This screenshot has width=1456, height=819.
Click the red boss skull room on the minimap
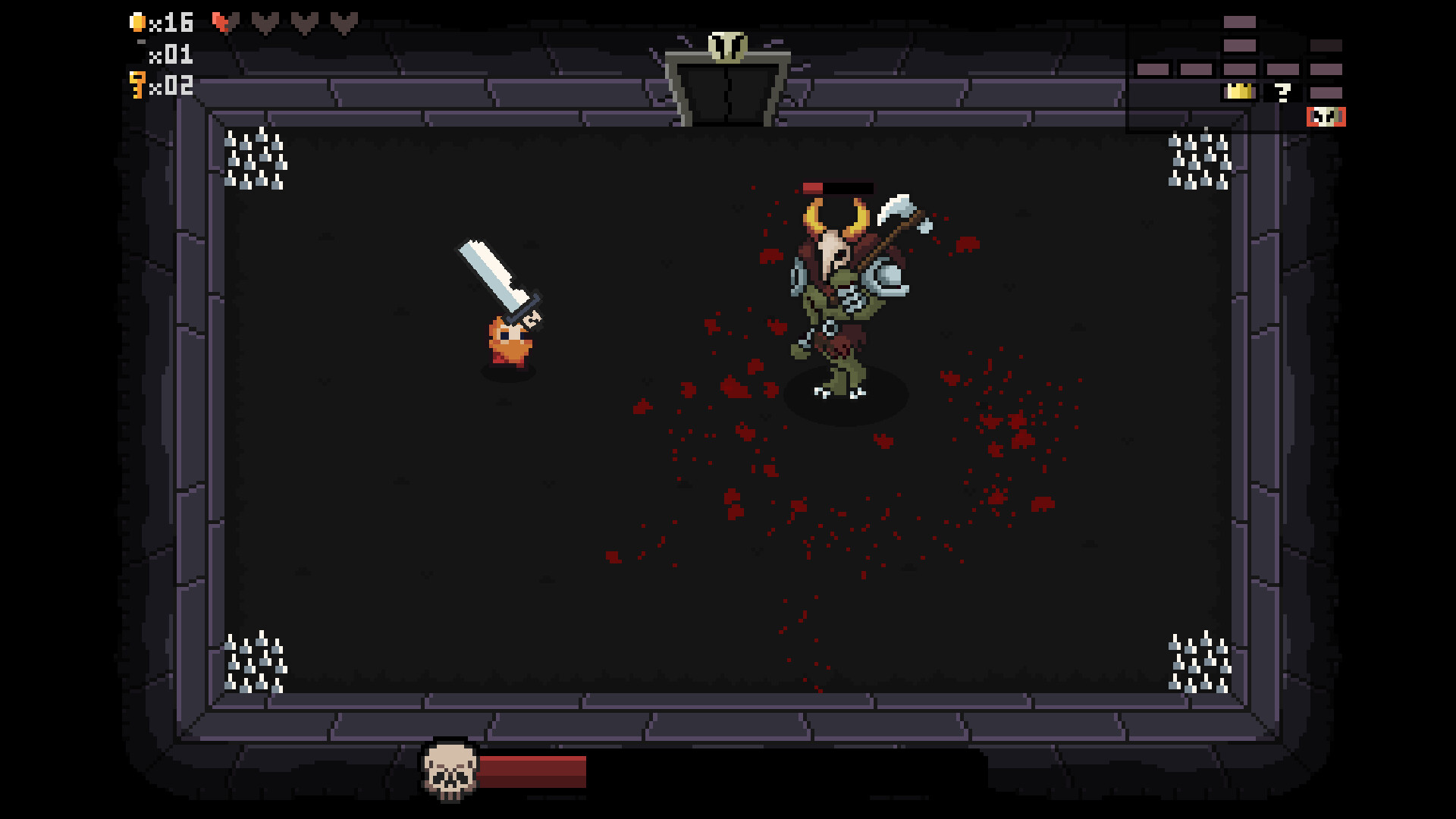pos(1326,116)
